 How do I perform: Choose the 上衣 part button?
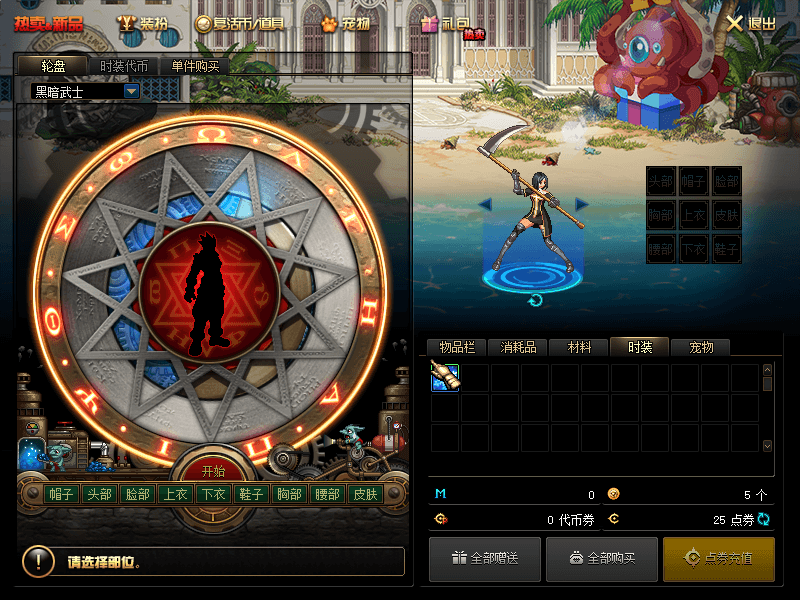[175, 494]
